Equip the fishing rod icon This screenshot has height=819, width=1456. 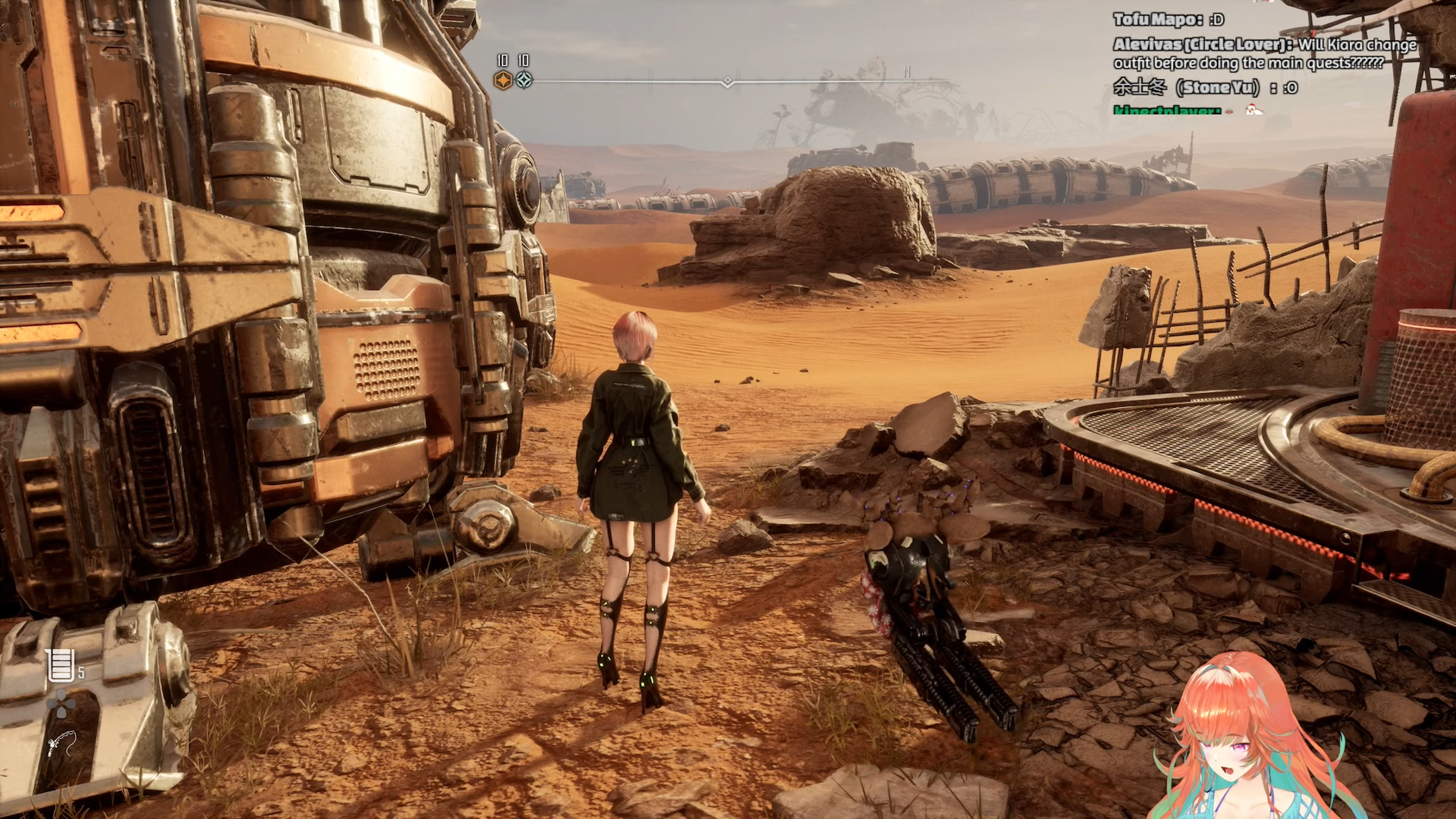60,746
